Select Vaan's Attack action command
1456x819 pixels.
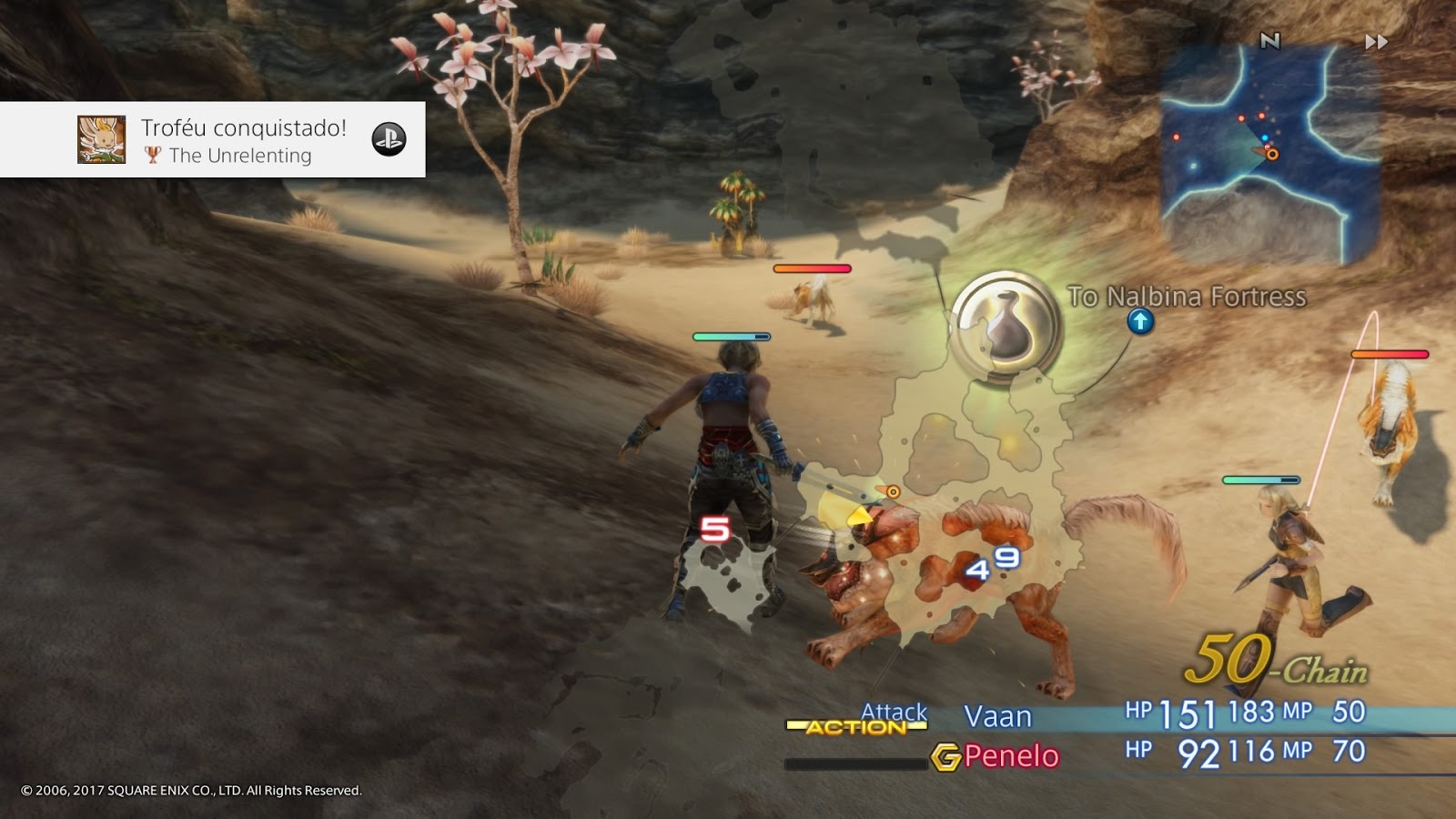[x=894, y=712]
